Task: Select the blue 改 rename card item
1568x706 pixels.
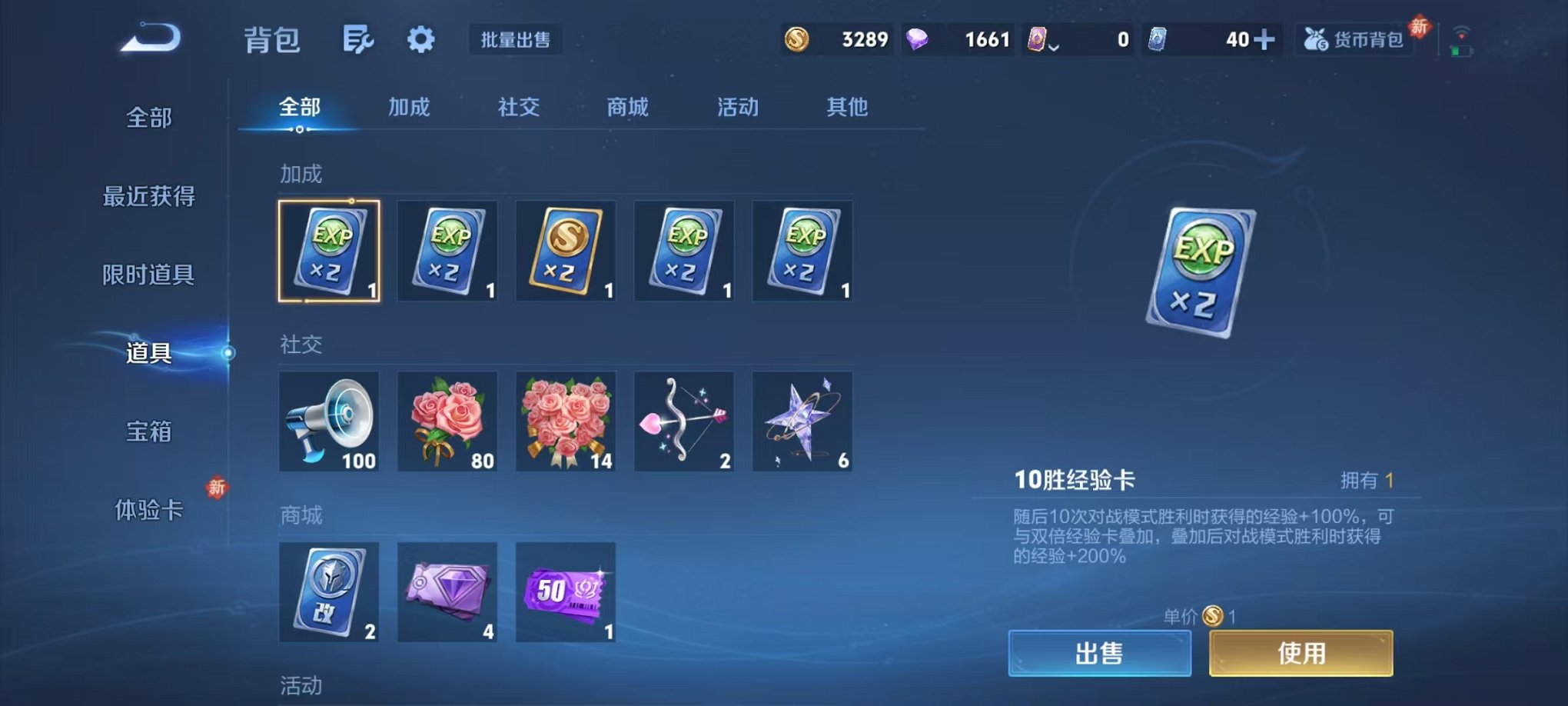Action: (x=329, y=592)
